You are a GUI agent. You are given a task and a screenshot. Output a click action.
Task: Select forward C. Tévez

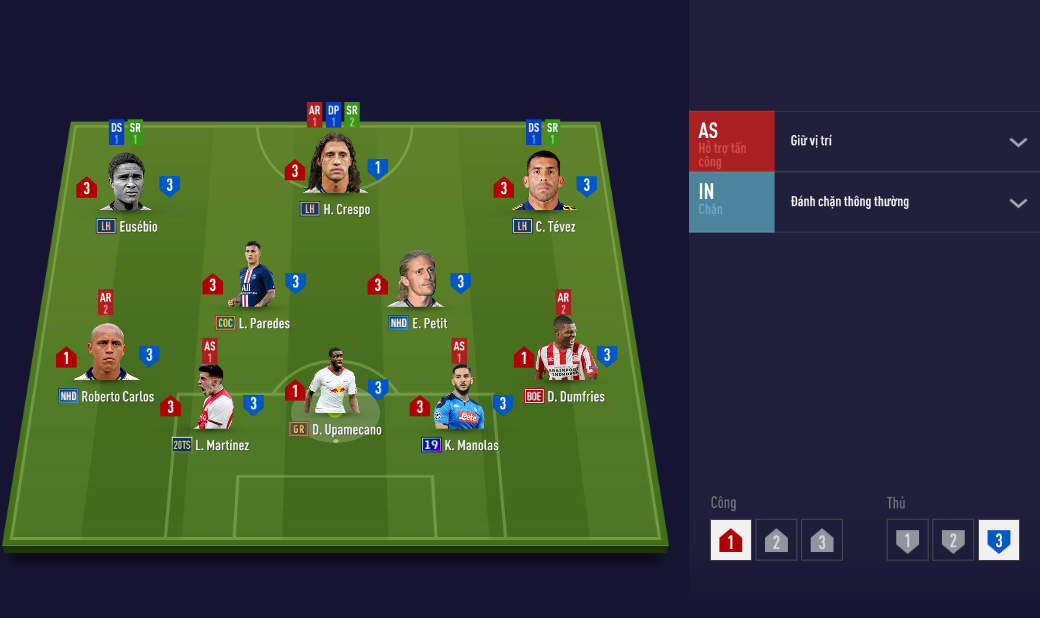tap(545, 183)
